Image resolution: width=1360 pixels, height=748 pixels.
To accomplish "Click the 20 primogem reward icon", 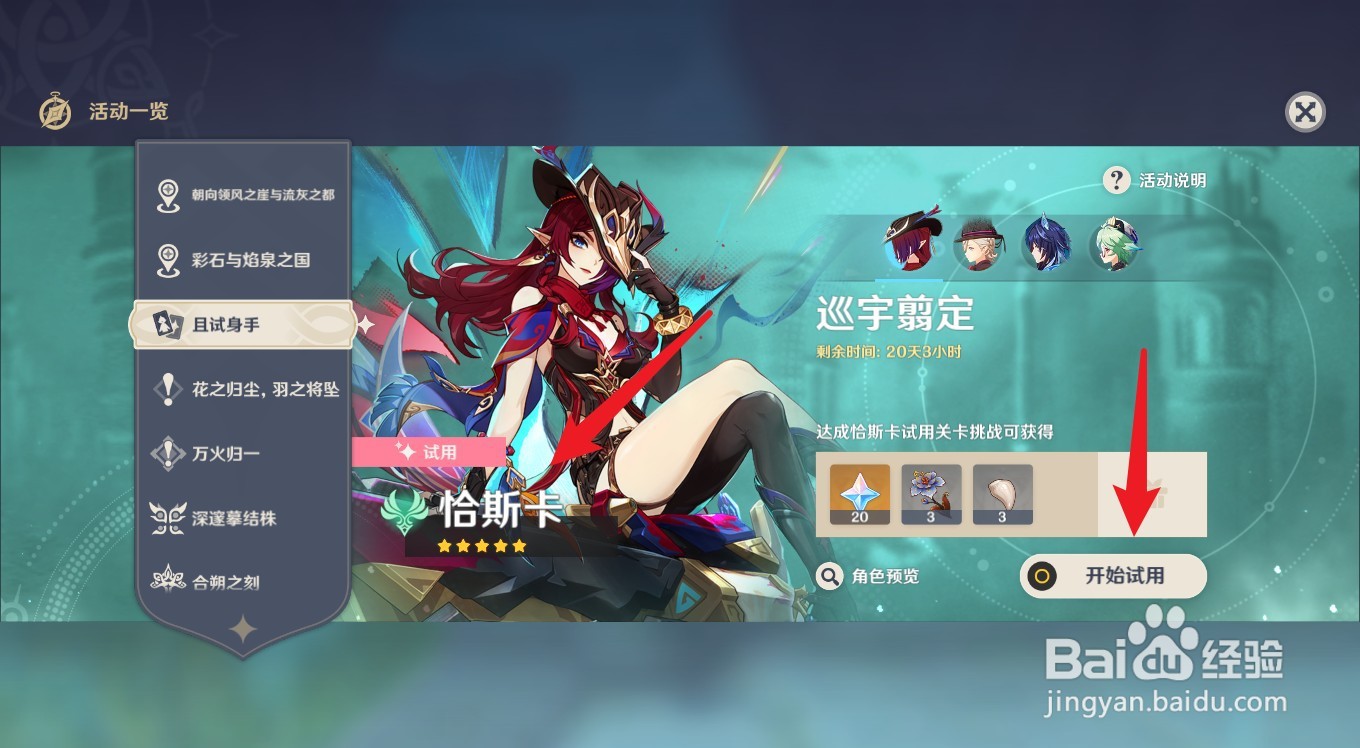I will 859,492.
